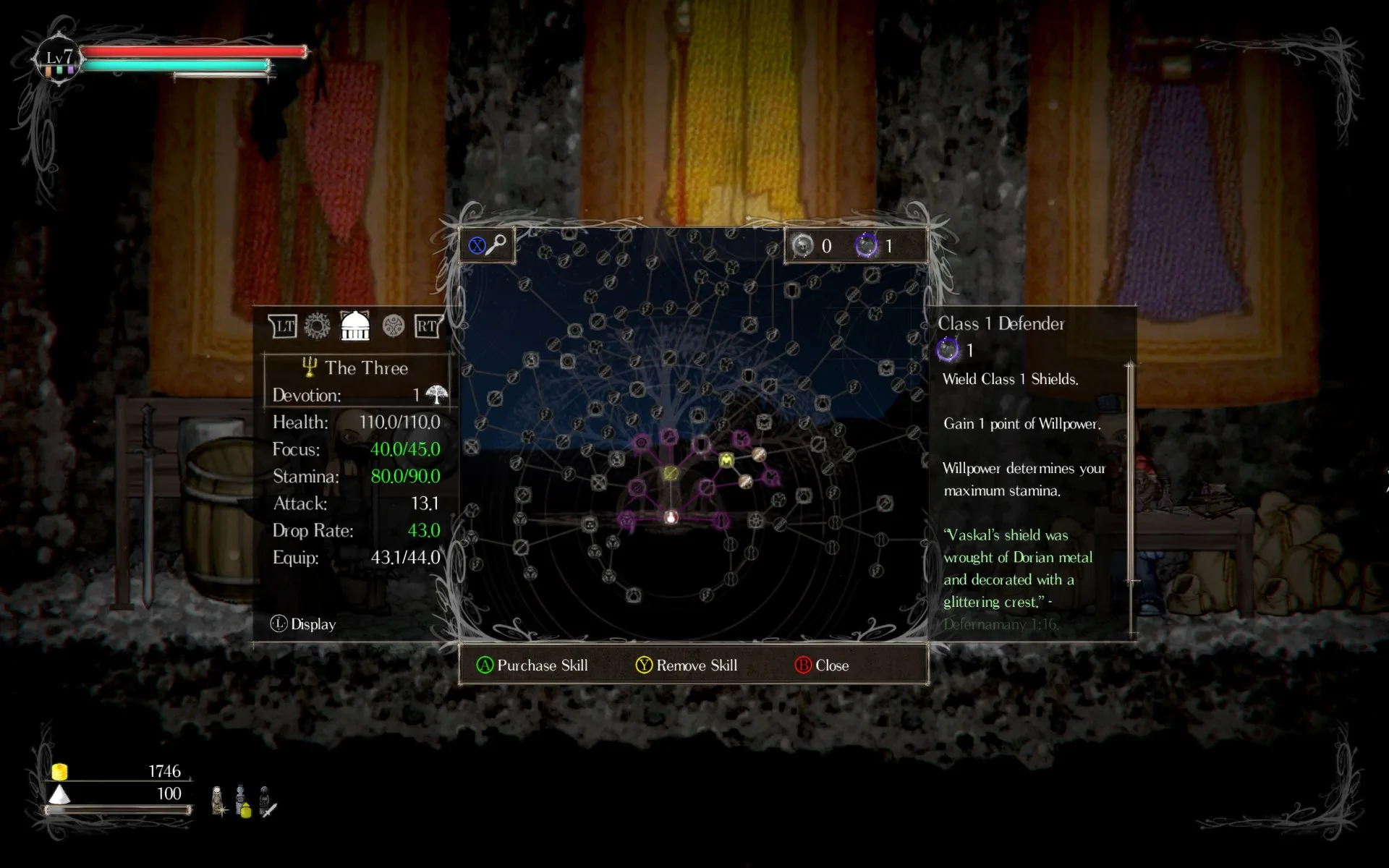Select the red flask skill node
The height and width of the screenshot is (868, 1389).
tap(671, 516)
